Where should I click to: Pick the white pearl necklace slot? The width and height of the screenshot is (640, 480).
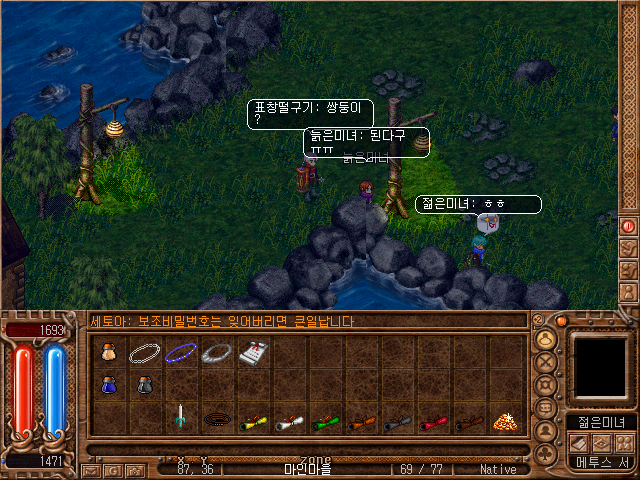click(x=144, y=353)
